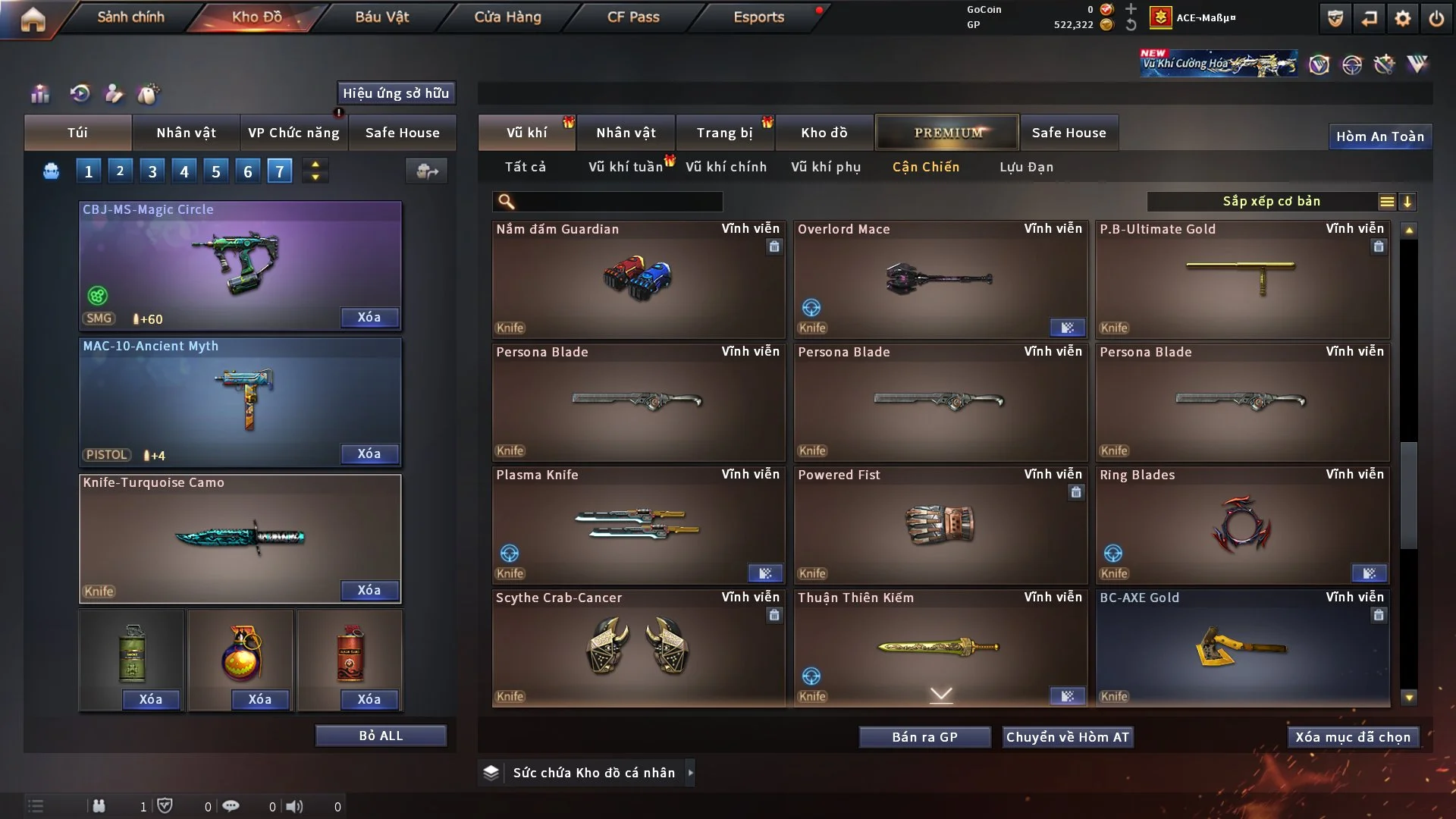Open the gear settings icon

coord(1403,18)
